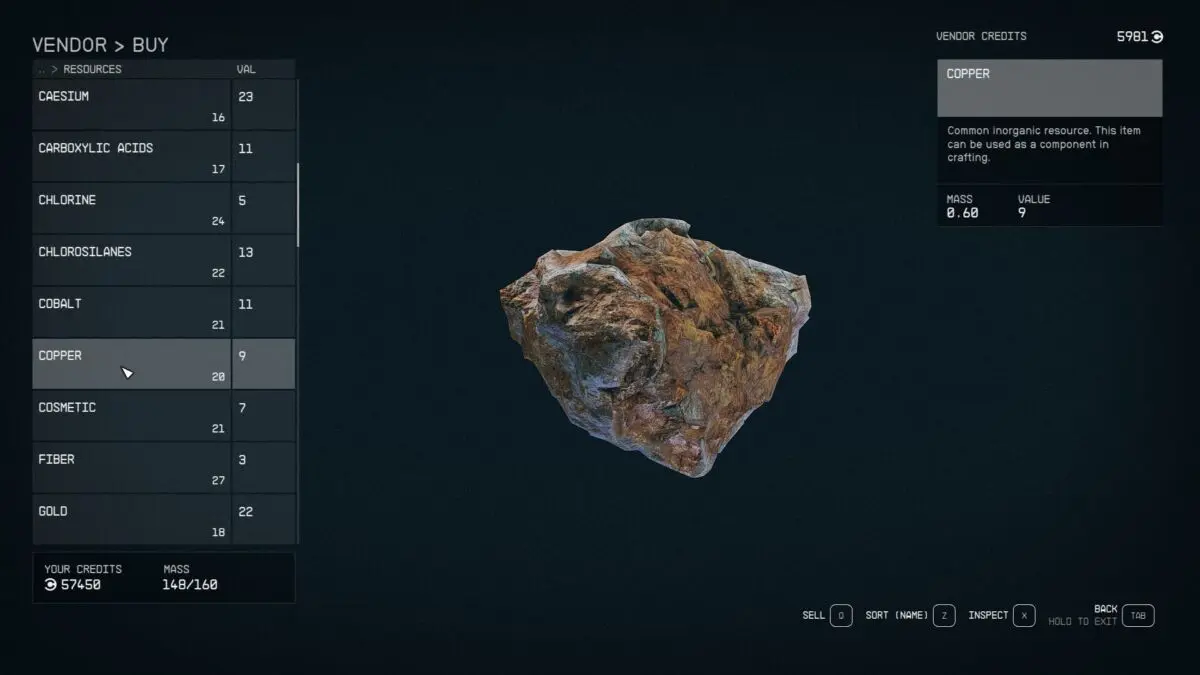Choose Fiber in the vendor list
The width and height of the screenshot is (1200, 675).
(x=131, y=468)
